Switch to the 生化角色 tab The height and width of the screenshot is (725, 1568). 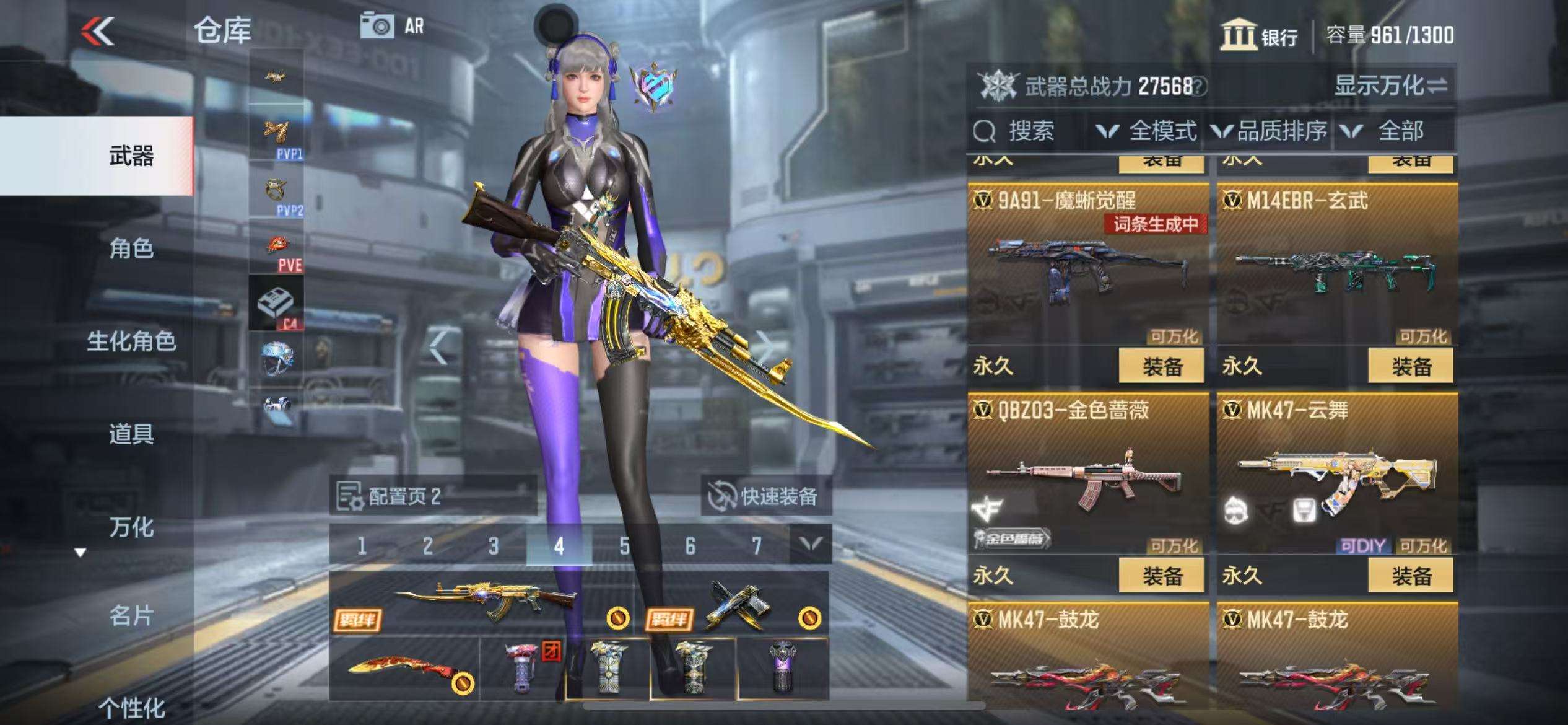coord(131,341)
